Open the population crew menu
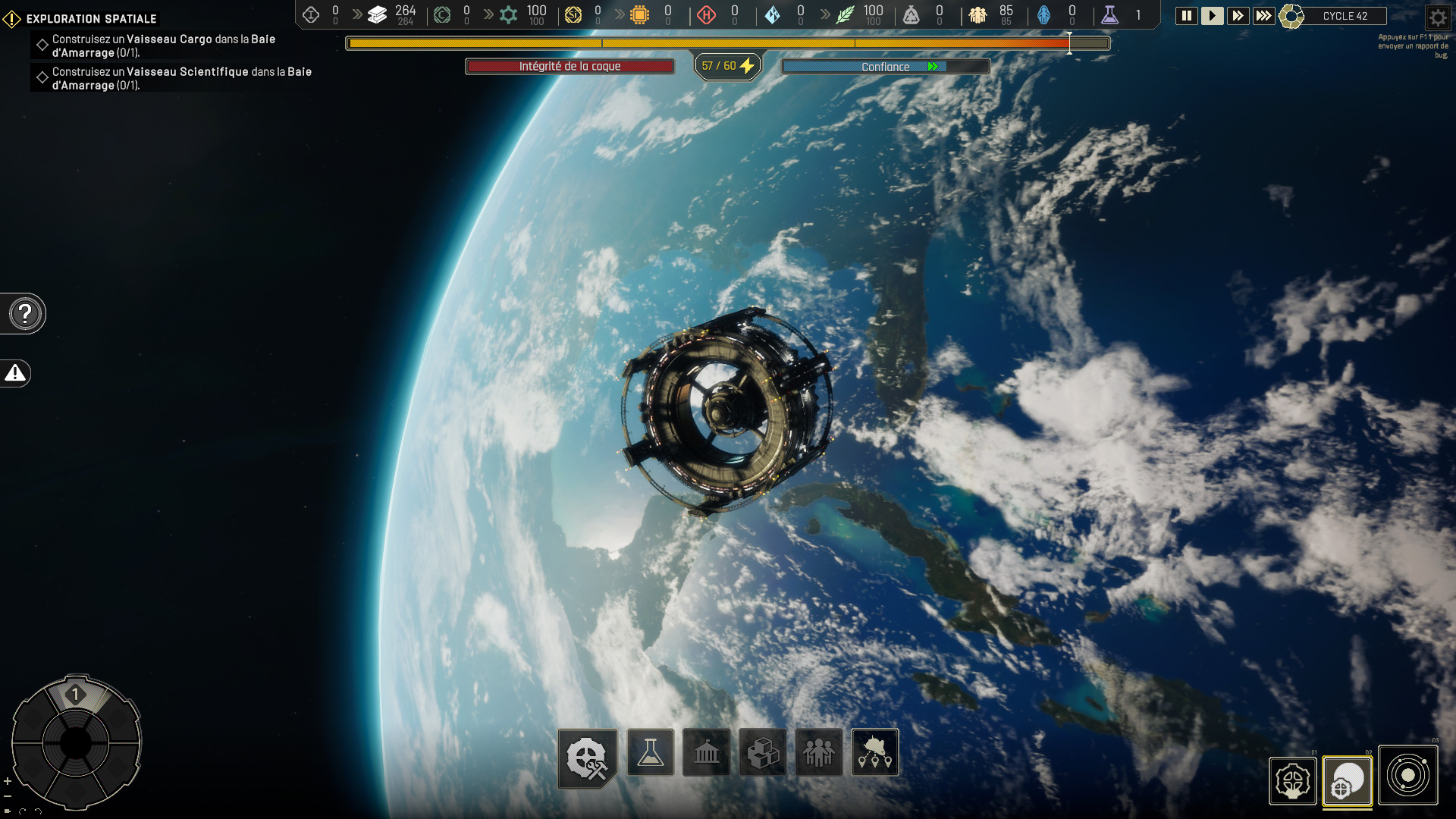 [818, 752]
